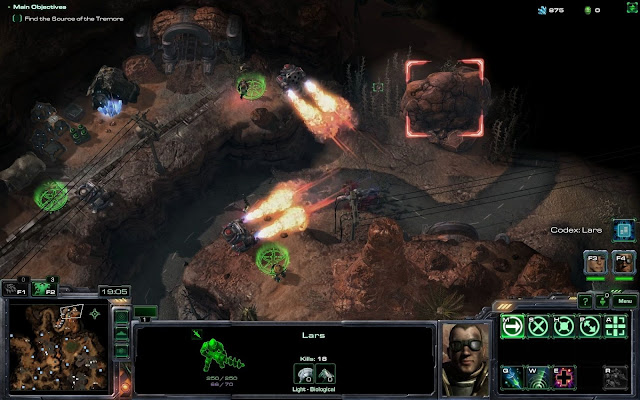Activate the Hold Position command

565,326
